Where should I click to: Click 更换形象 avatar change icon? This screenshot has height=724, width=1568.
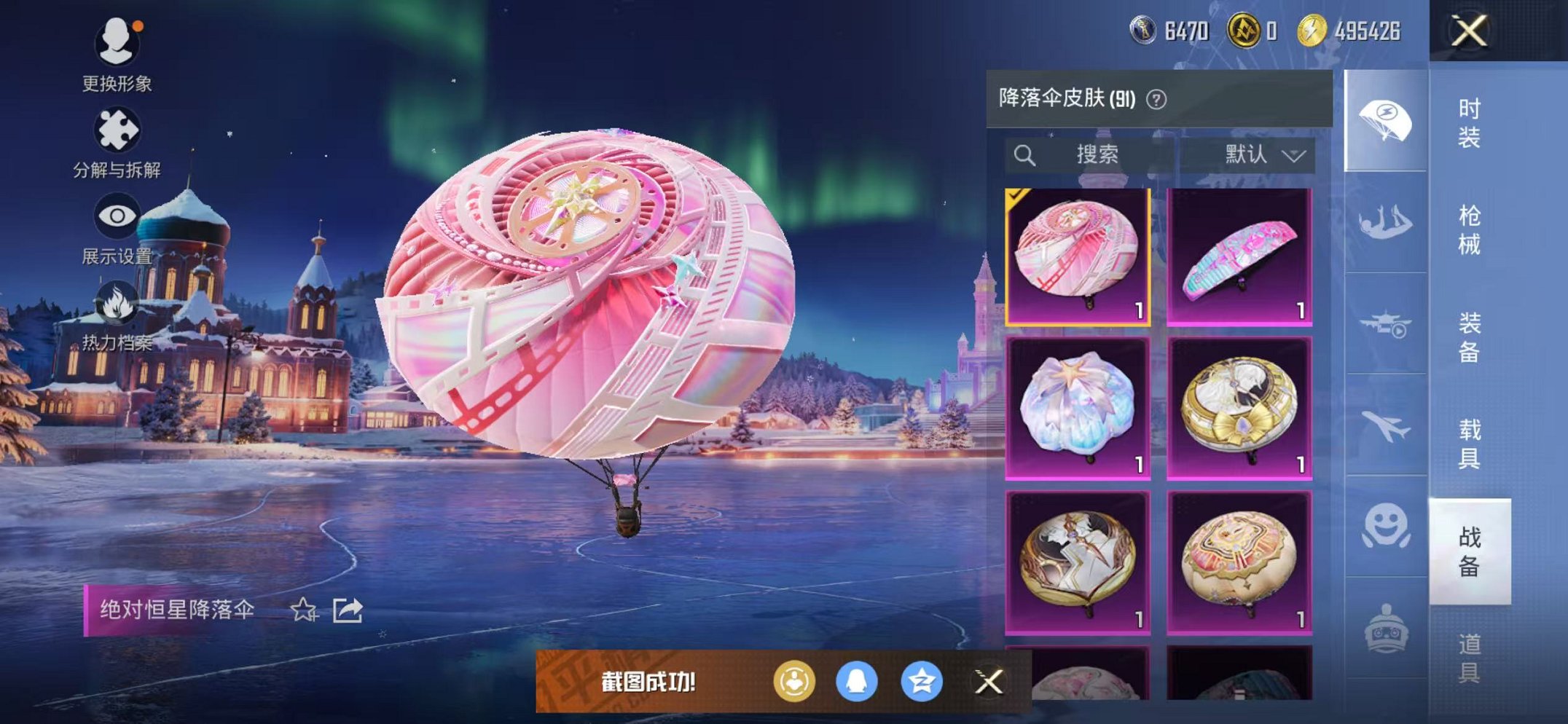click(119, 42)
